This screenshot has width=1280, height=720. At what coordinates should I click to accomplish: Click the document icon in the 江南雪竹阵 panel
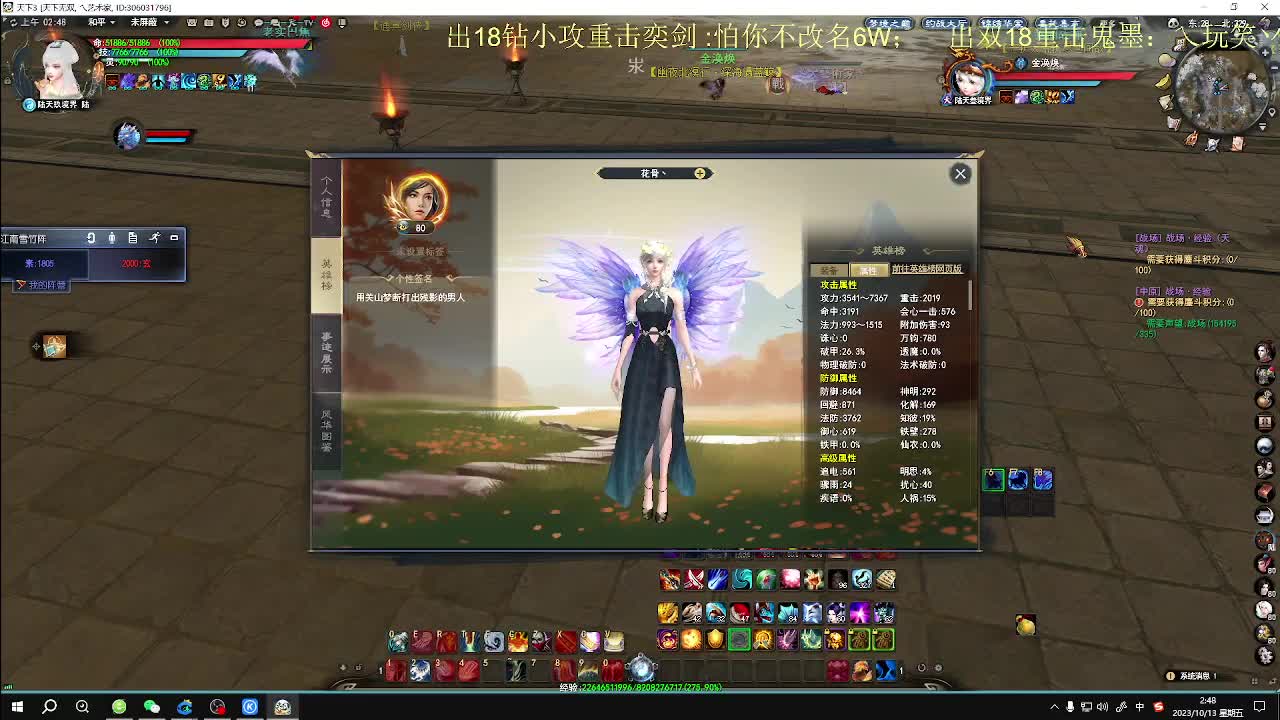pos(134,238)
